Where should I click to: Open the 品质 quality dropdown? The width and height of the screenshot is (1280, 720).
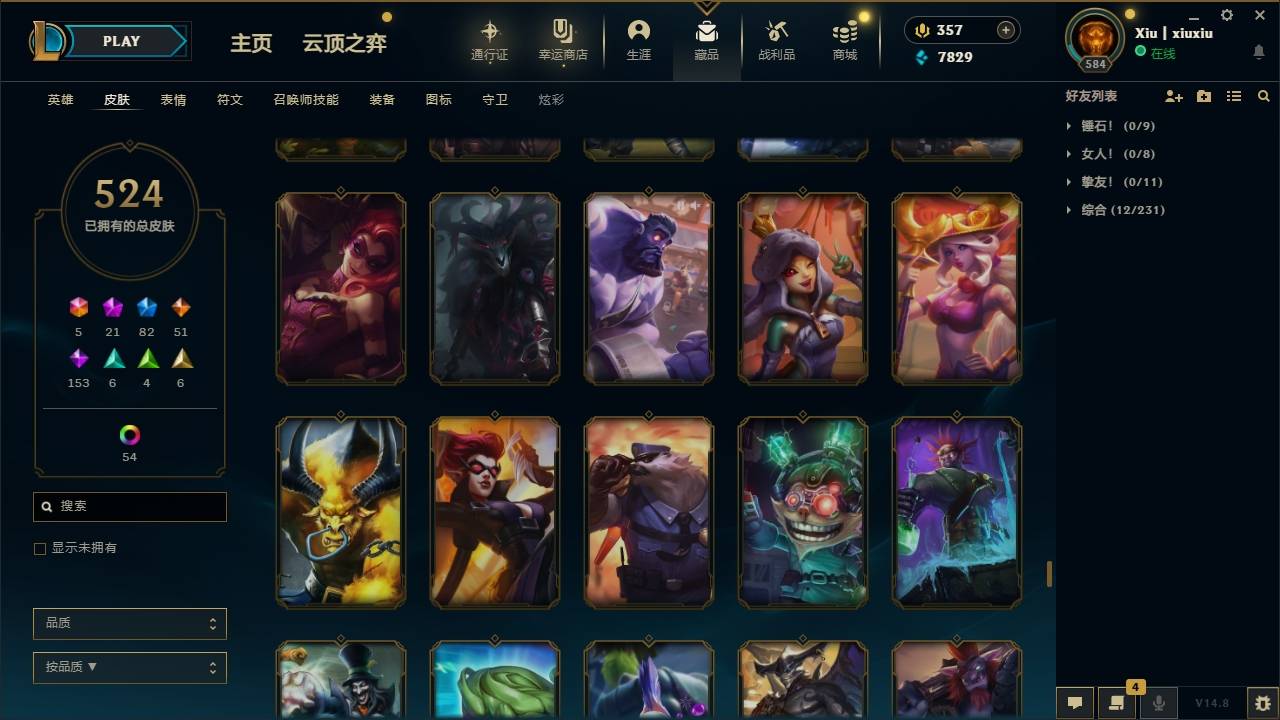(x=129, y=623)
